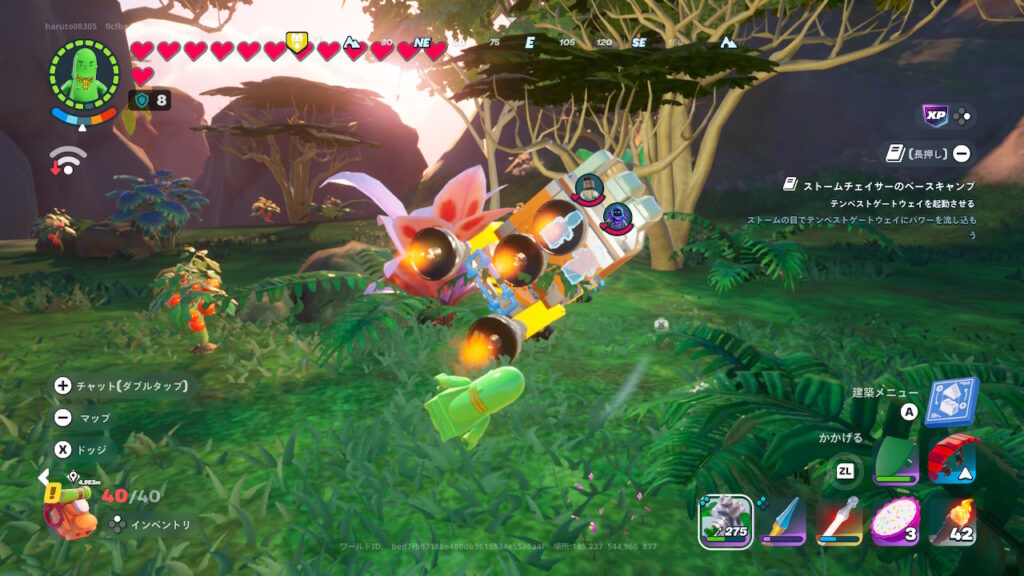The width and height of the screenshot is (1024, 576).
Task: Click the yellow shield marker on the compass
Action: (297, 41)
